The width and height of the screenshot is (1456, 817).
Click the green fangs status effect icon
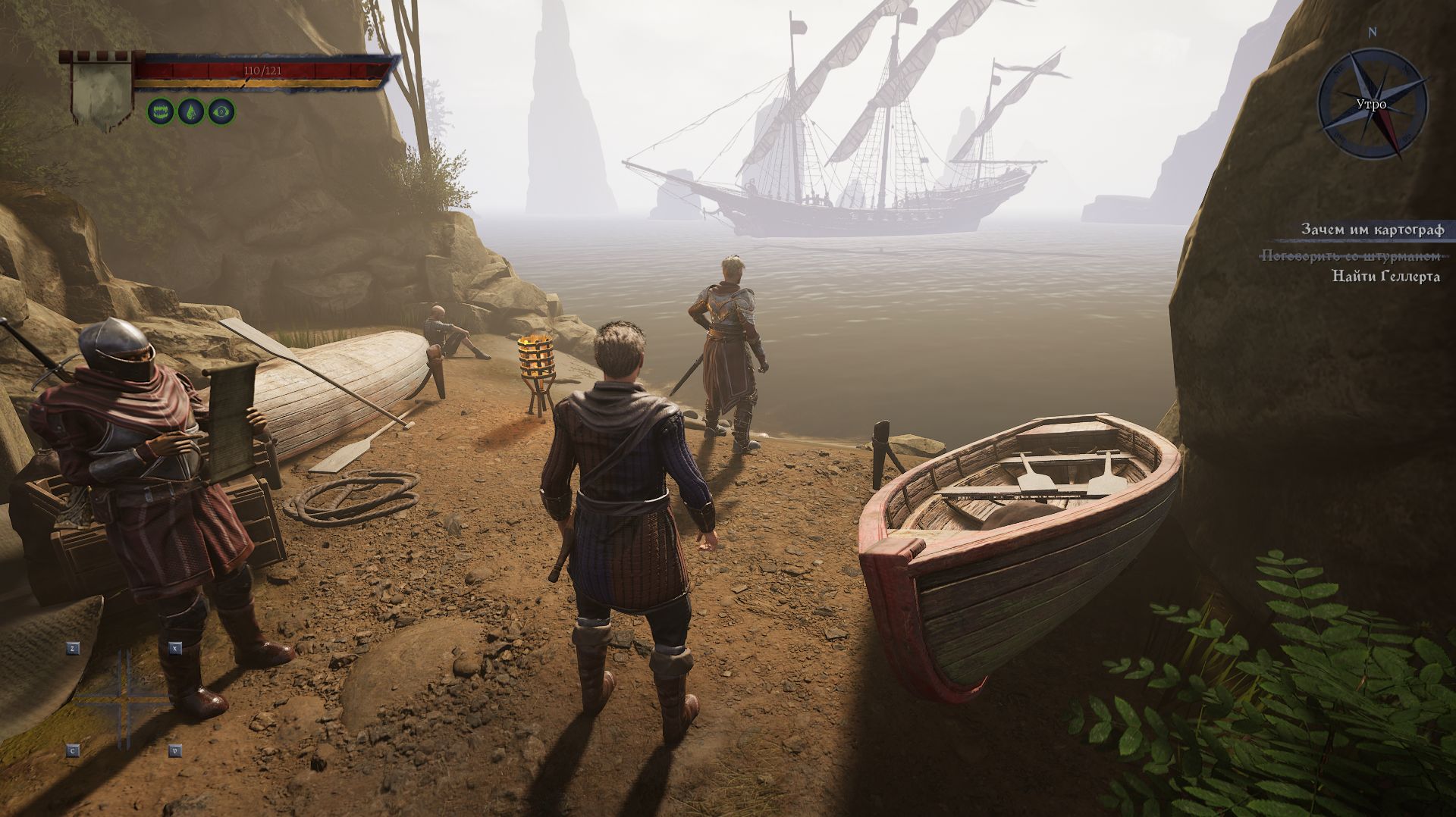160,112
